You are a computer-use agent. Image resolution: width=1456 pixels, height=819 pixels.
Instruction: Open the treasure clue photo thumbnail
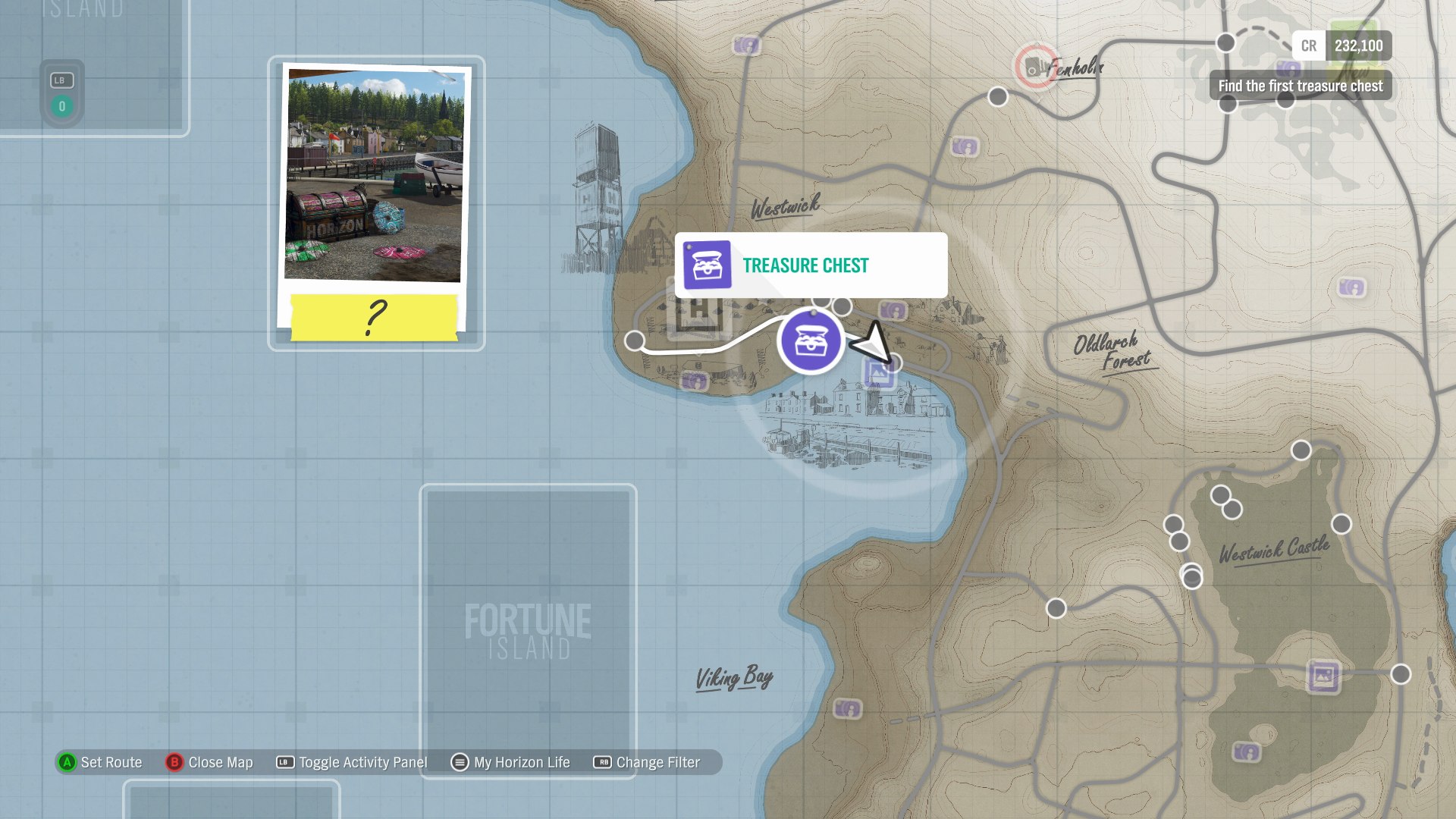[375, 175]
